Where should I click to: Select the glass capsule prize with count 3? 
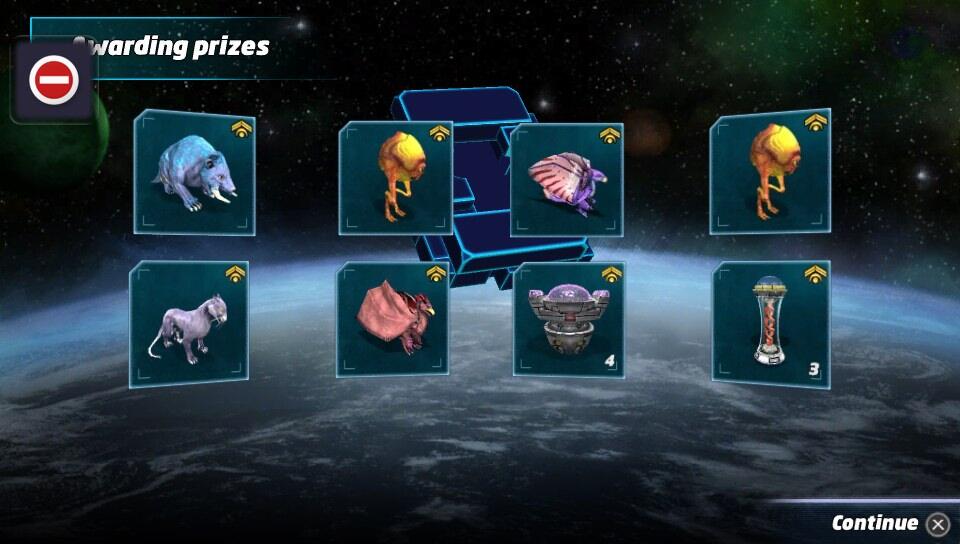(770, 324)
